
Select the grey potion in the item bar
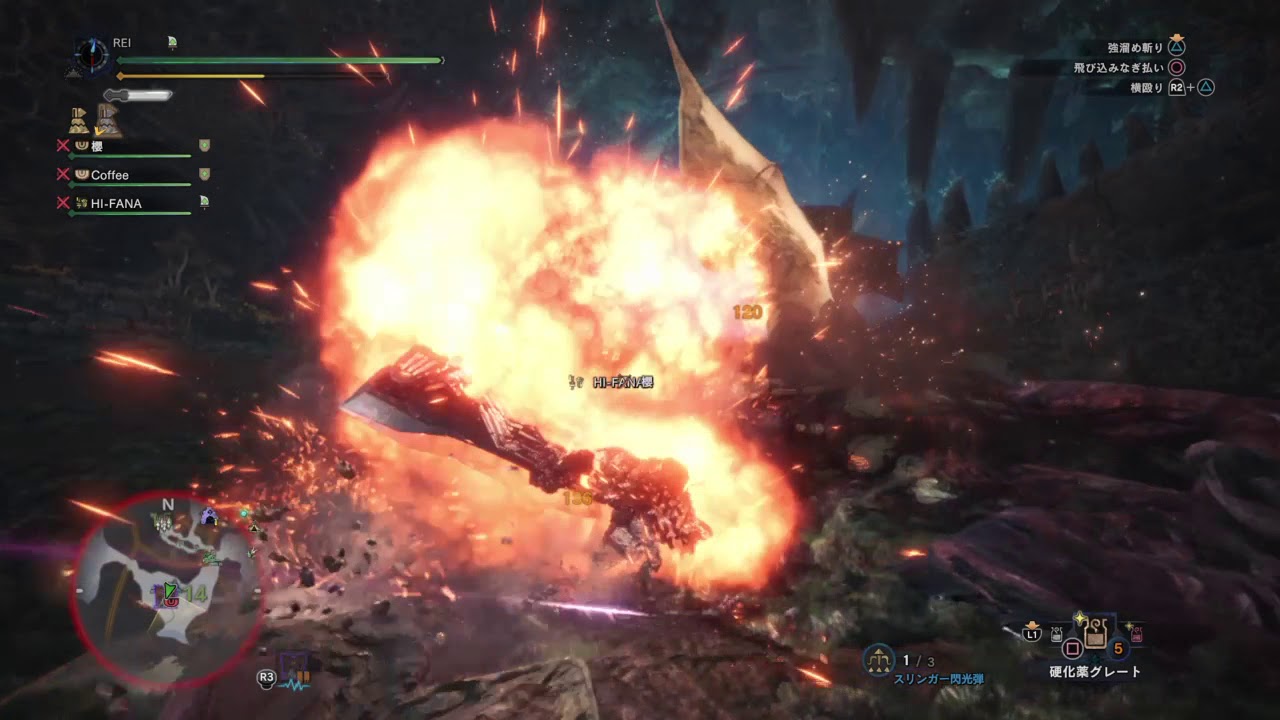pyautogui.click(x=1057, y=634)
